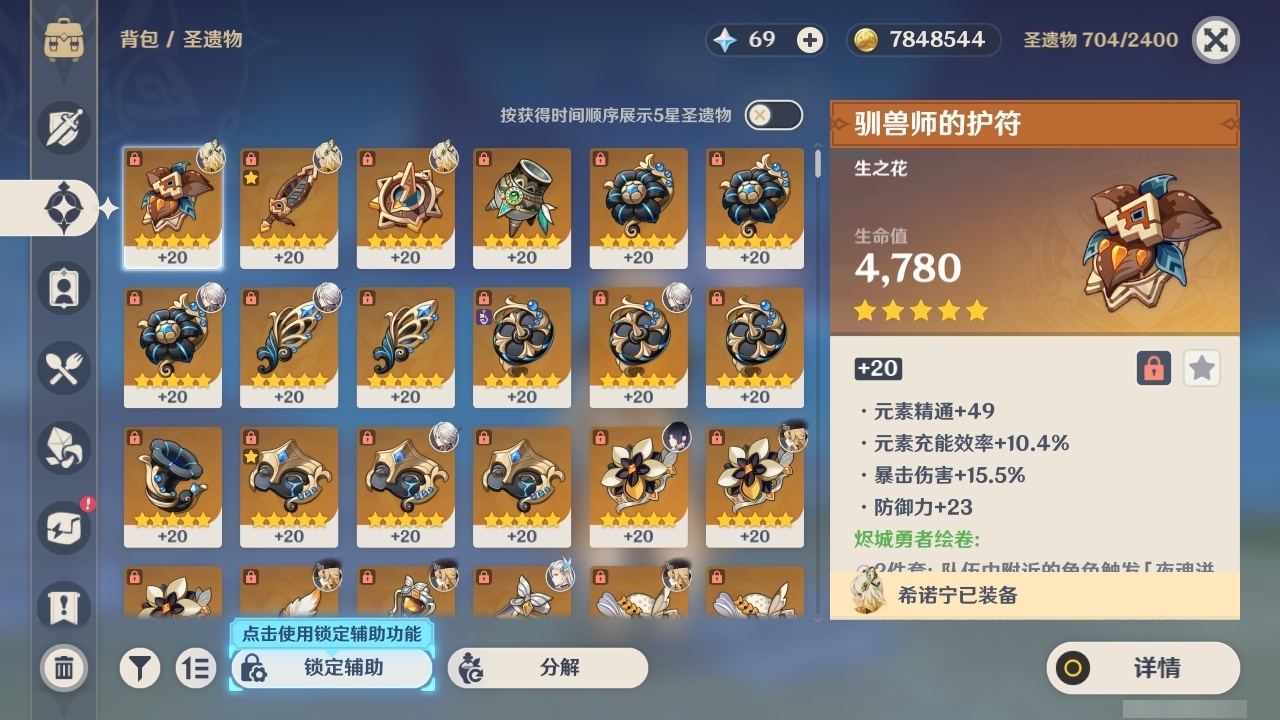Click the backpack icon above the sidebar
This screenshot has width=1280, height=720.
[x=63, y=40]
